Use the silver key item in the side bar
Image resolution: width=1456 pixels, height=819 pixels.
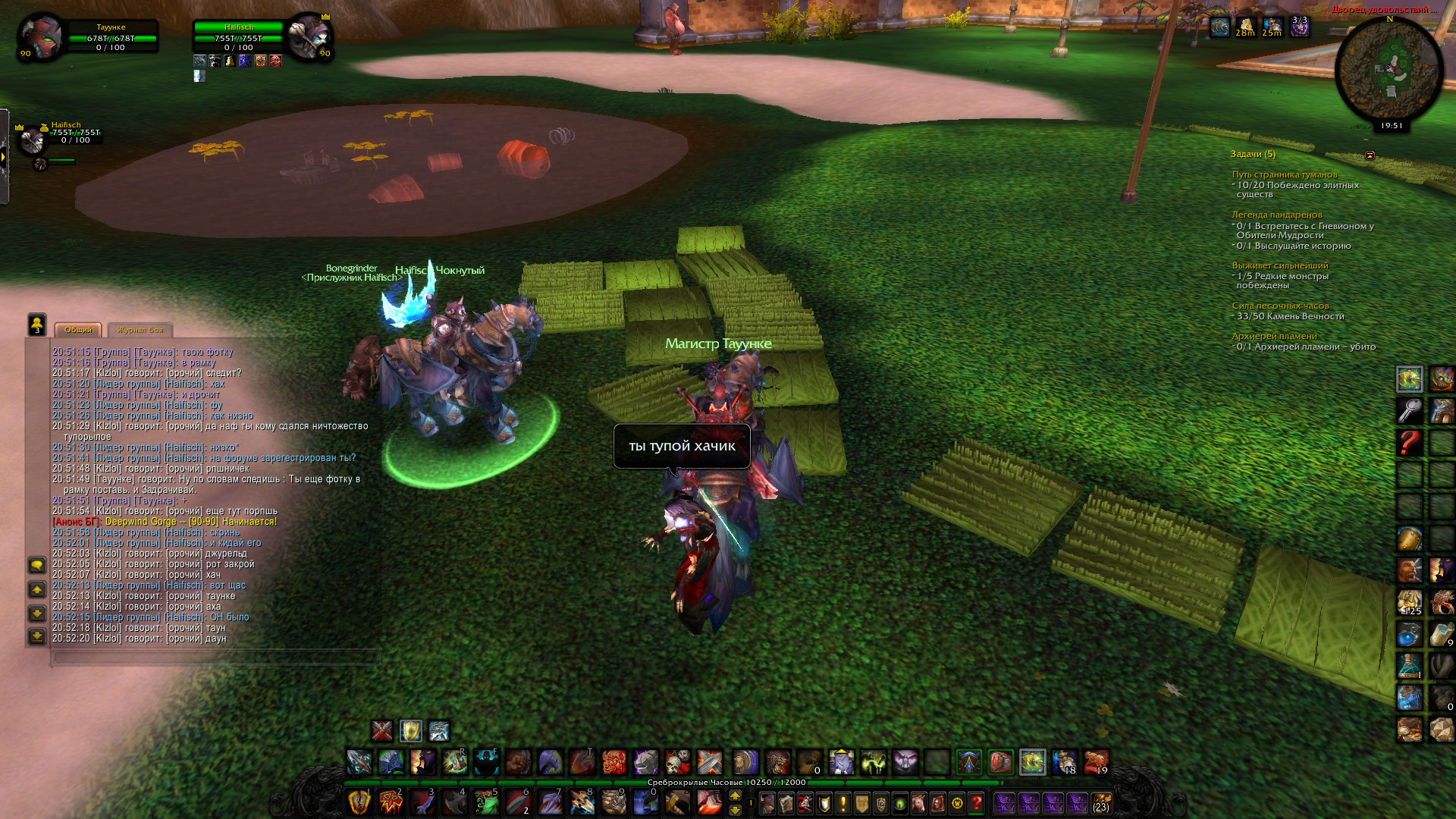[1410, 410]
